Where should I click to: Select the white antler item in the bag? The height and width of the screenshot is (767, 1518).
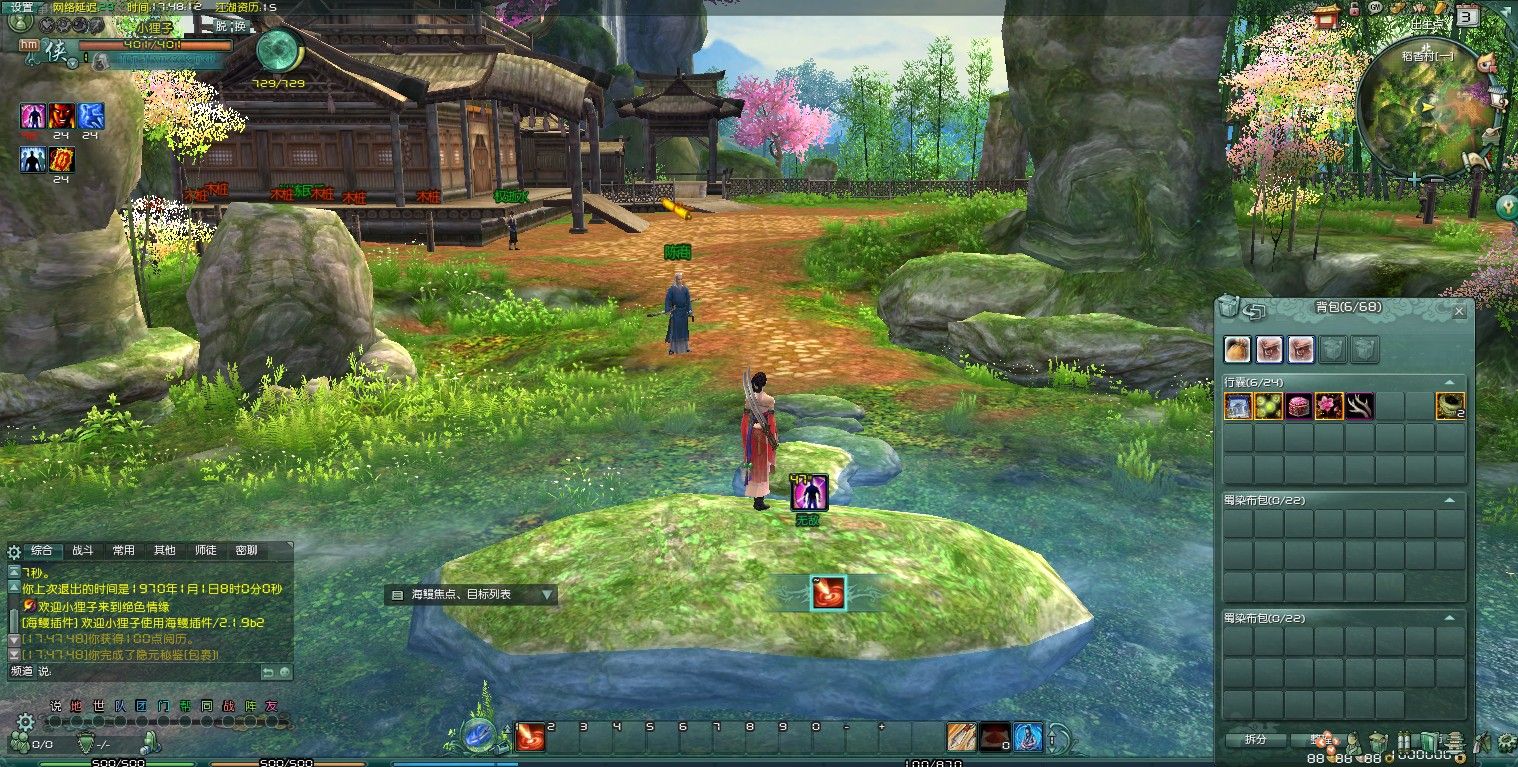coord(1359,406)
